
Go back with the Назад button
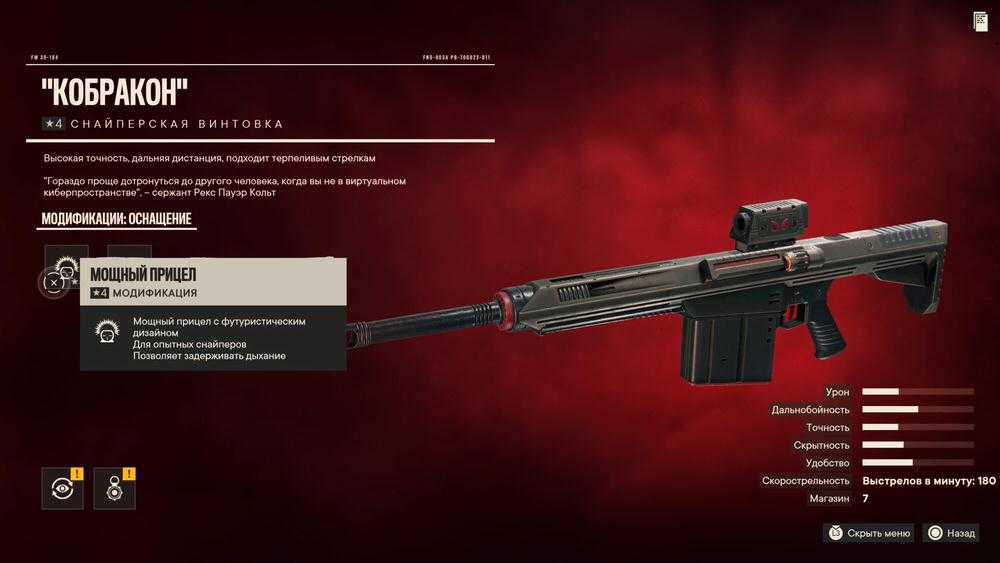(x=951, y=533)
